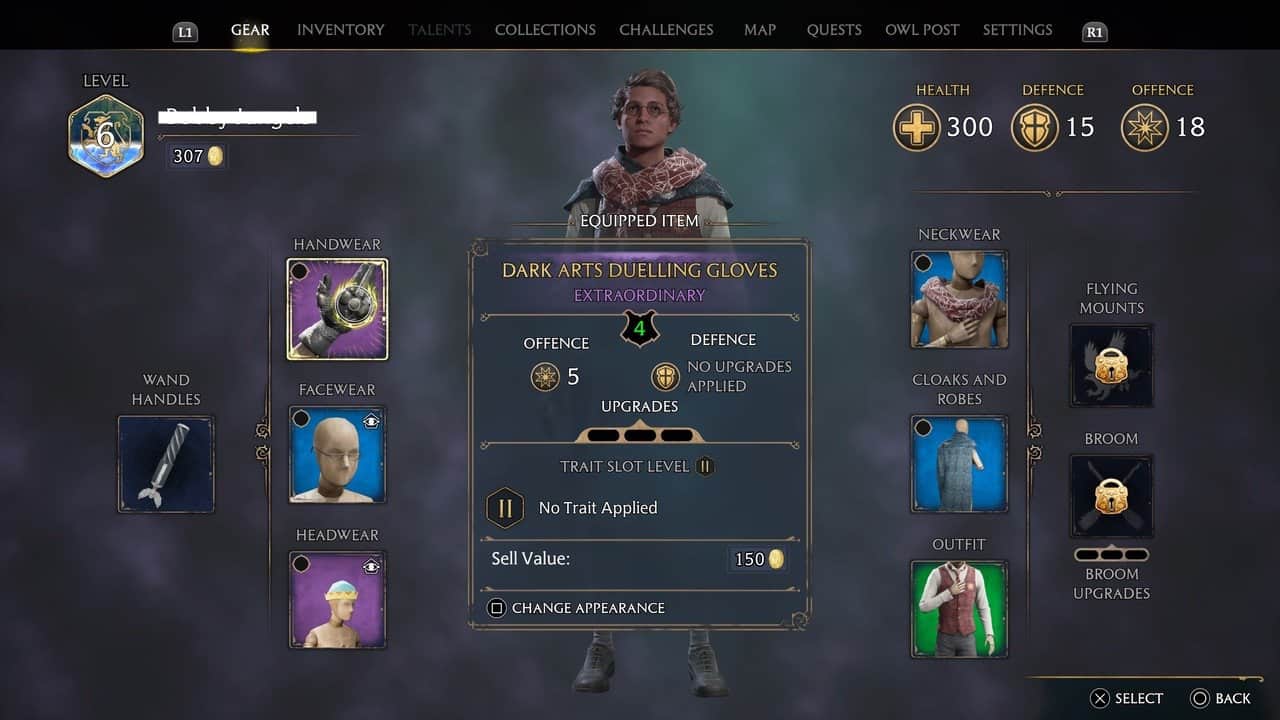Open the Wand Handles slot

click(x=166, y=464)
